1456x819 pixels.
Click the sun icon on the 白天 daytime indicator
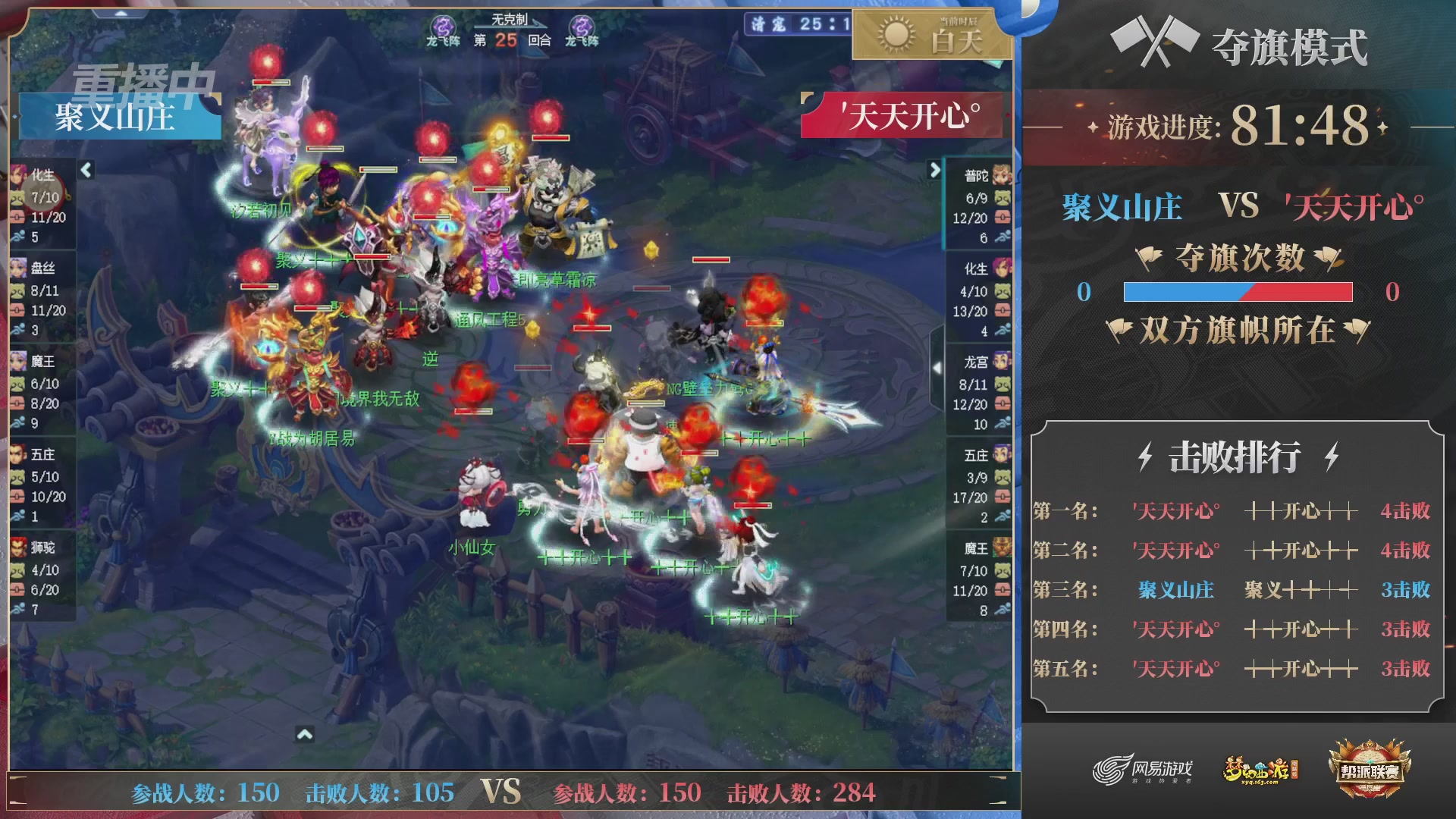coord(895,36)
